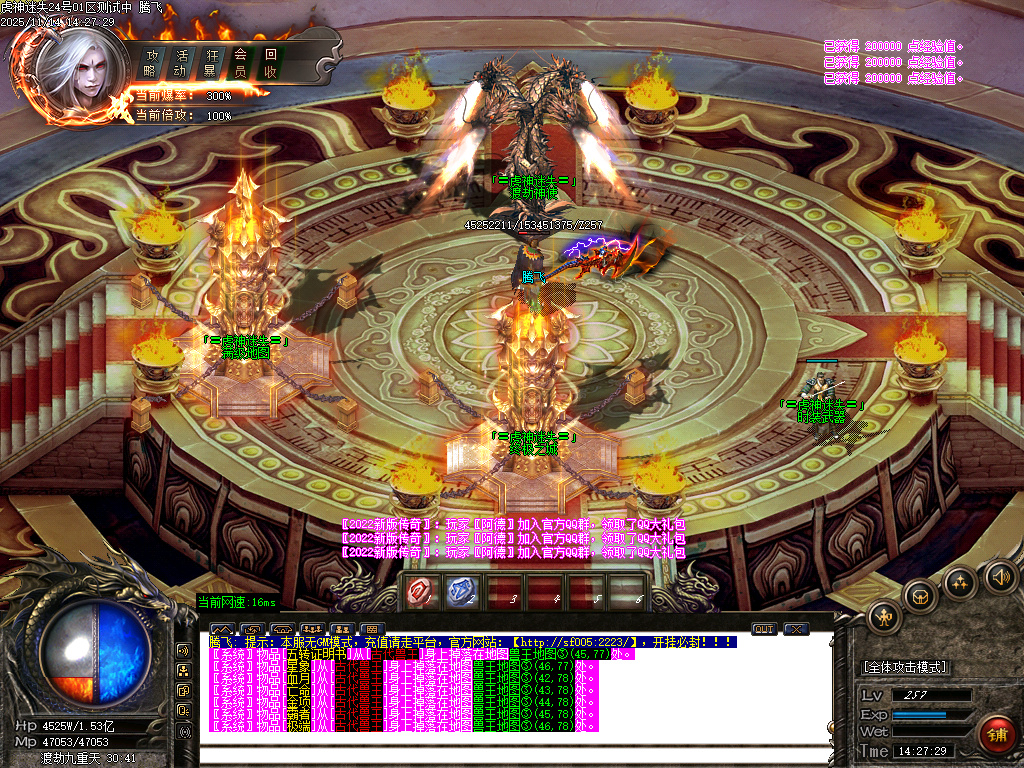1024x768 pixels.
Task: Open the 活动 events button
Action: (180, 63)
